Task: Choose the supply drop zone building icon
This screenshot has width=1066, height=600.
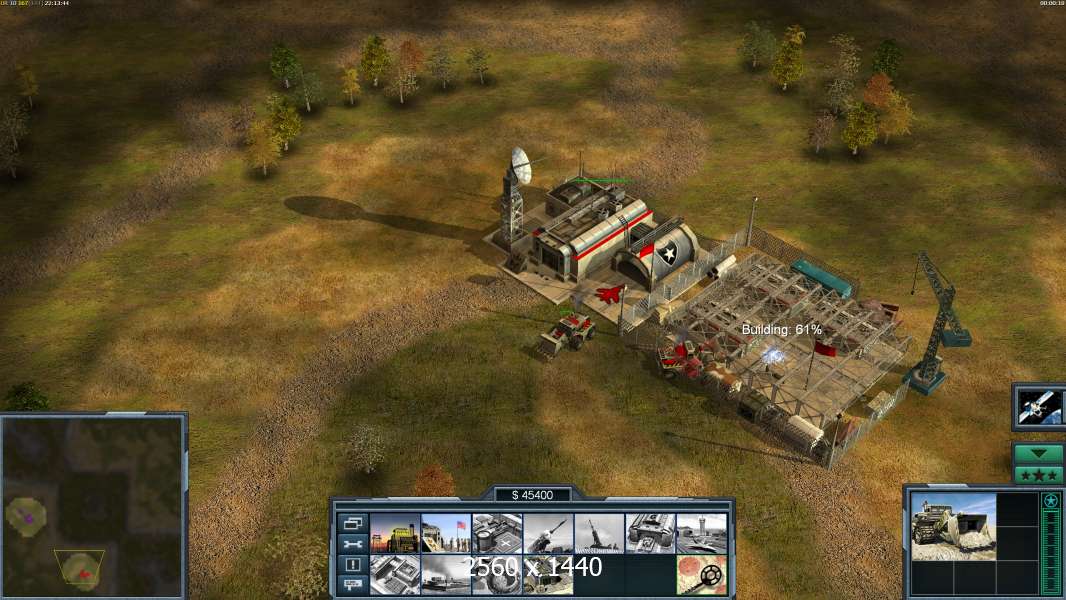Action: click(x=497, y=574)
